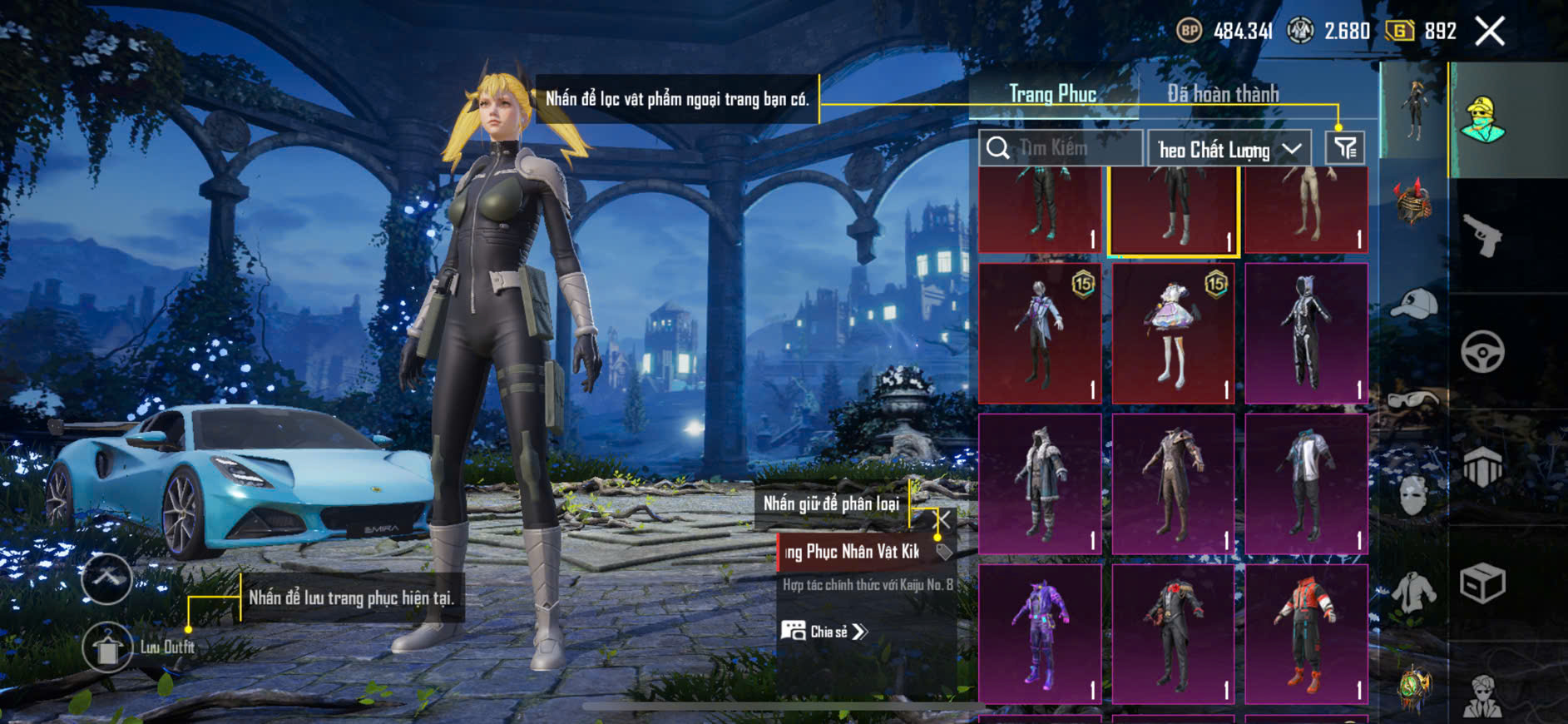Screen dimensions: 1568x724
Task: Select the fur-trimmed wolf hood coat outfit
Action: pyautogui.click(x=1040, y=483)
